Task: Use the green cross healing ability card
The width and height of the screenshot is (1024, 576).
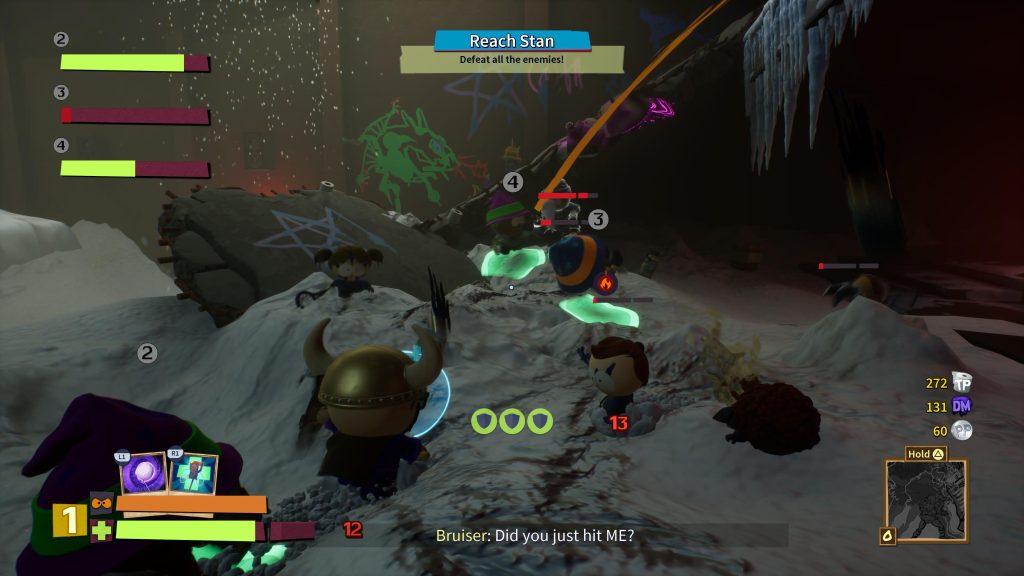Action: click(x=193, y=472)
